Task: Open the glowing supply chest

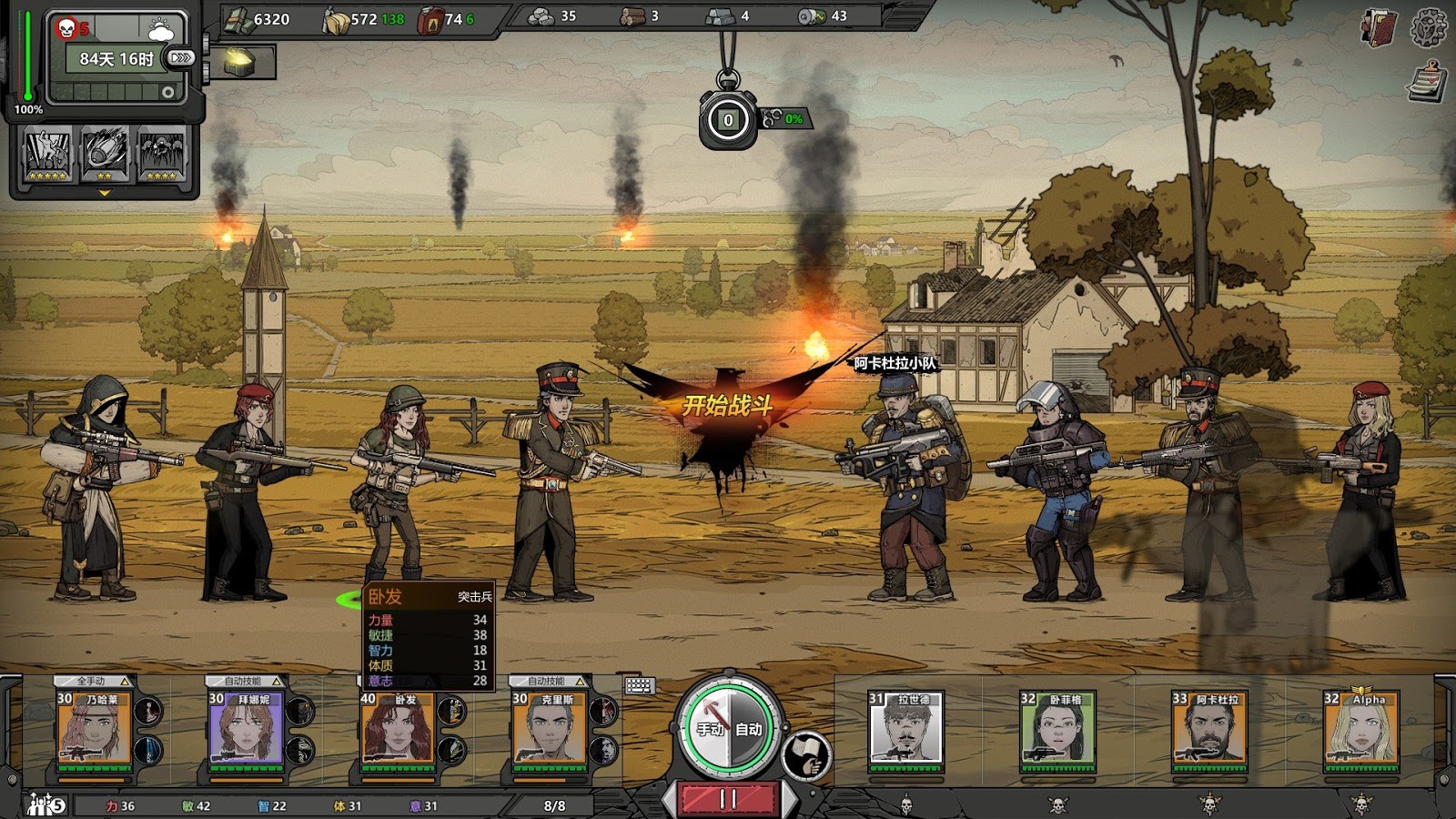Action: (x=239, y=62)
